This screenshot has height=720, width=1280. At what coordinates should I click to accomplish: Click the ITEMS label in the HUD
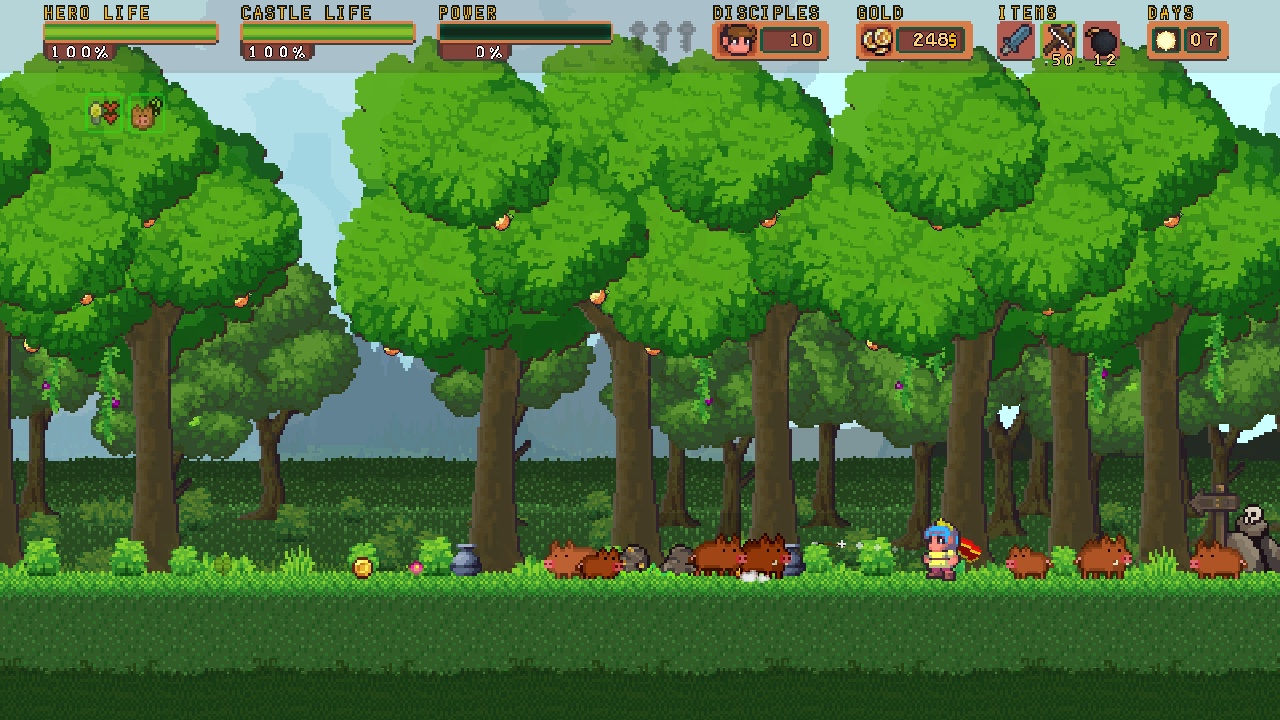click(x=1029, y=12)
